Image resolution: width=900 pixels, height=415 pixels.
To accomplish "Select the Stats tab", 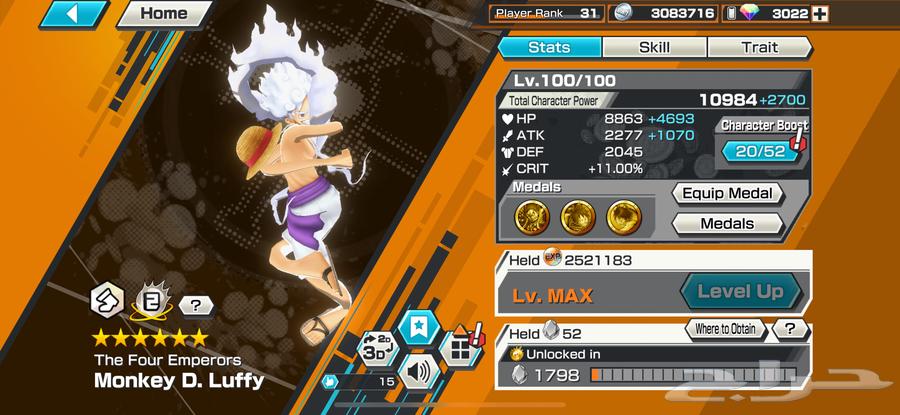I will pyautogui.click(x=548, y=47).
